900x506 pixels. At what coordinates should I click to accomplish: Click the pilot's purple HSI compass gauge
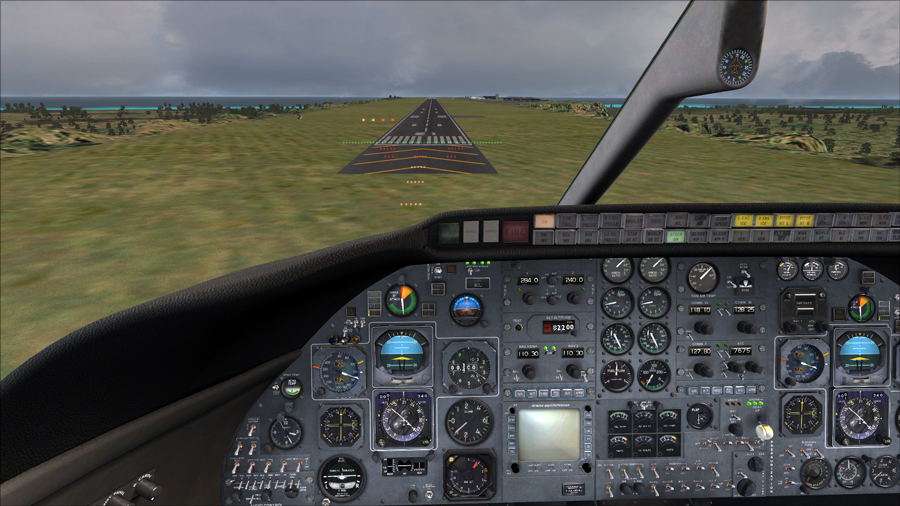pyautogui.click(x=403, y=419)
